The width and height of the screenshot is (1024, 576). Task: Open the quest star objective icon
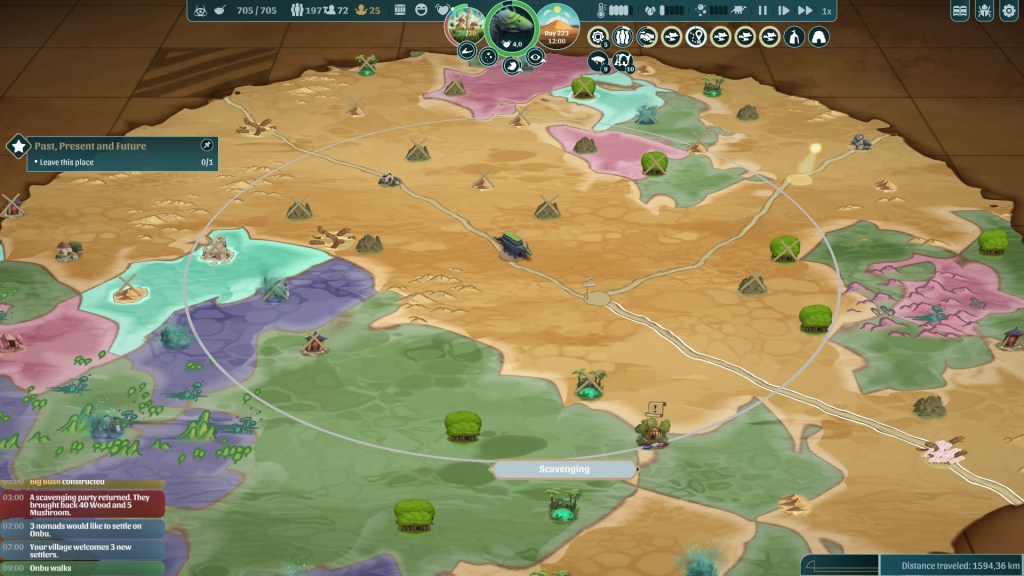tap(18, 146)
